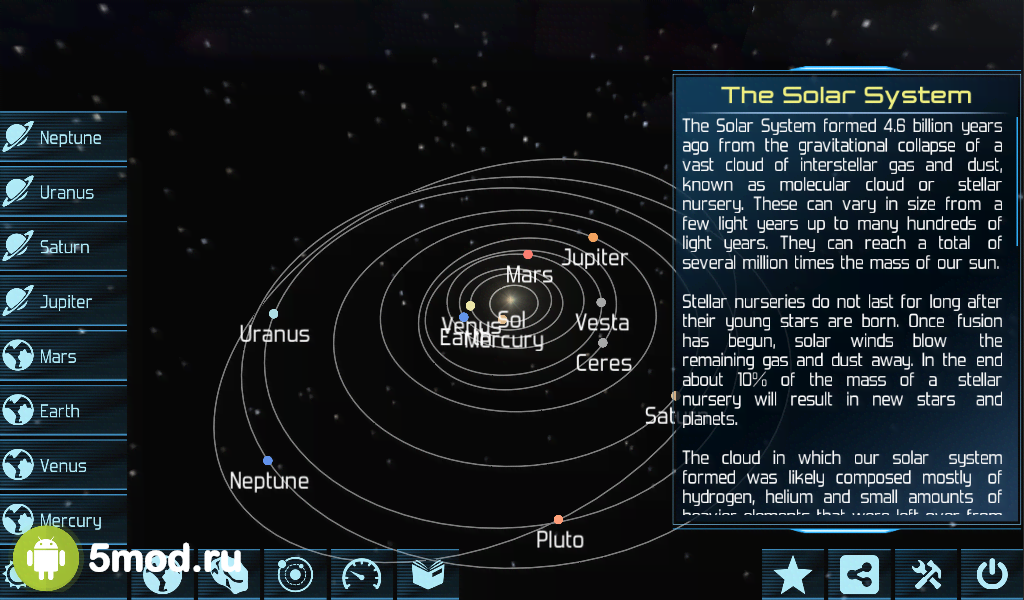Viewport: 1024px width, 600px height.
Task: Choose Uranus from the side list
Action: tap(64, 193)
